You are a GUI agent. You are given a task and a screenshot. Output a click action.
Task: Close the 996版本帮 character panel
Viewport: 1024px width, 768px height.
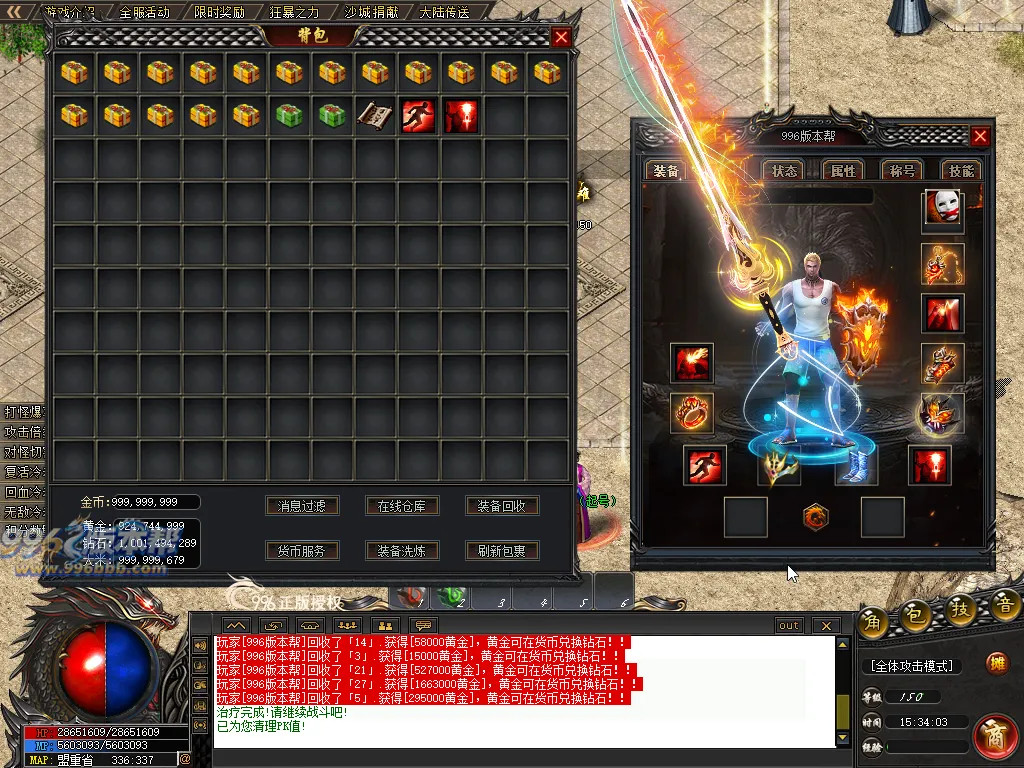coord(980,137)
